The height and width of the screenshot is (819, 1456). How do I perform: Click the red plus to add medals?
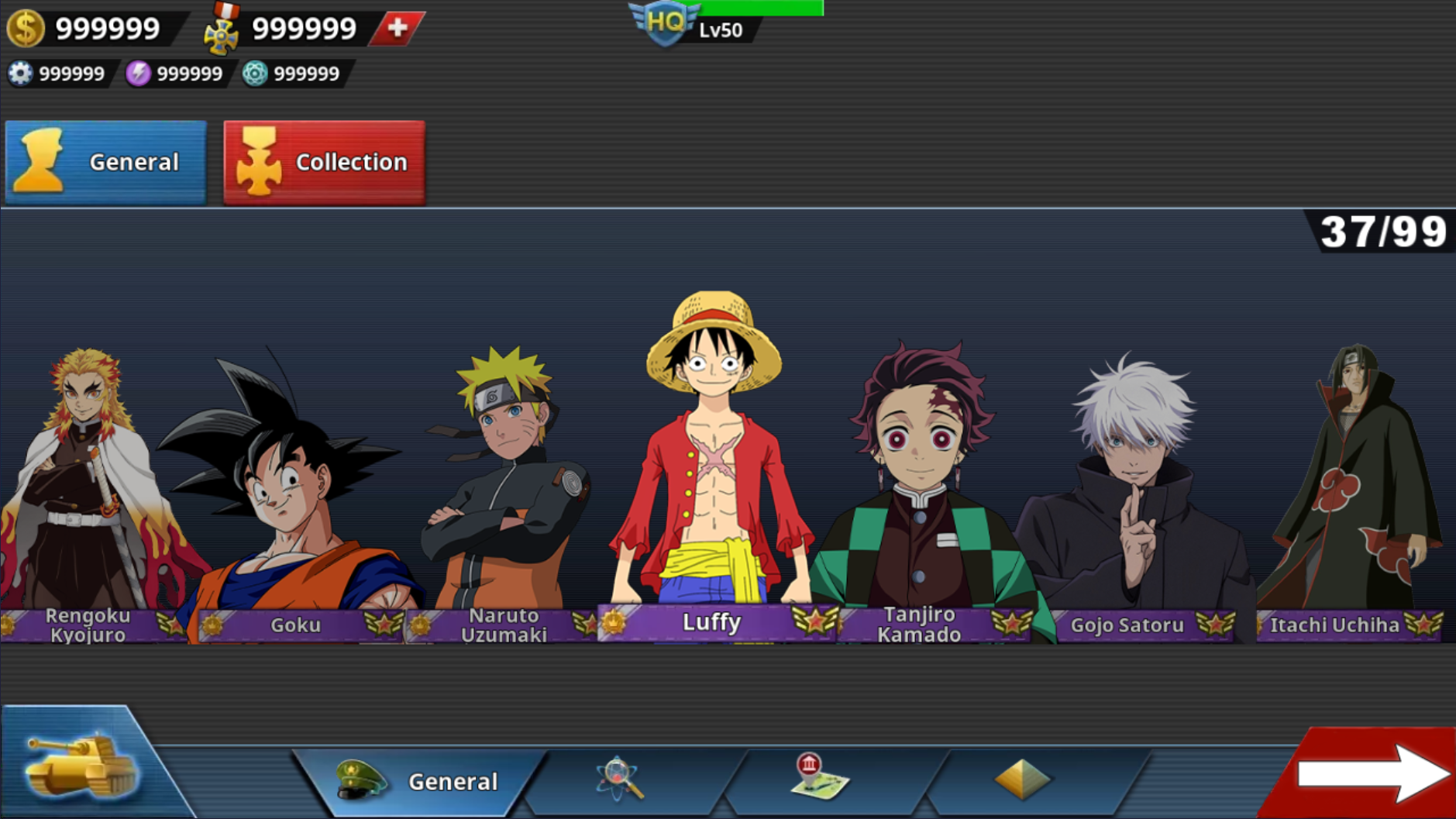398,28
